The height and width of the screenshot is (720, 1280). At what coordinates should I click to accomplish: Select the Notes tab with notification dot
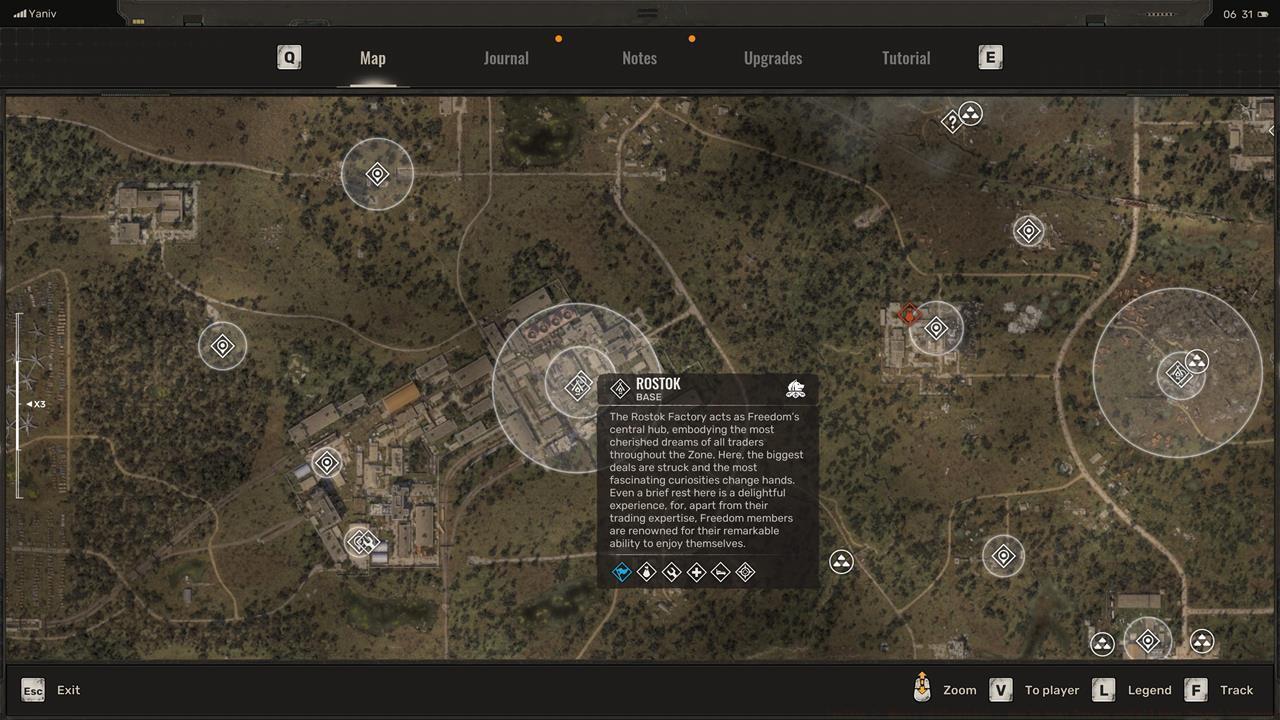639,58
